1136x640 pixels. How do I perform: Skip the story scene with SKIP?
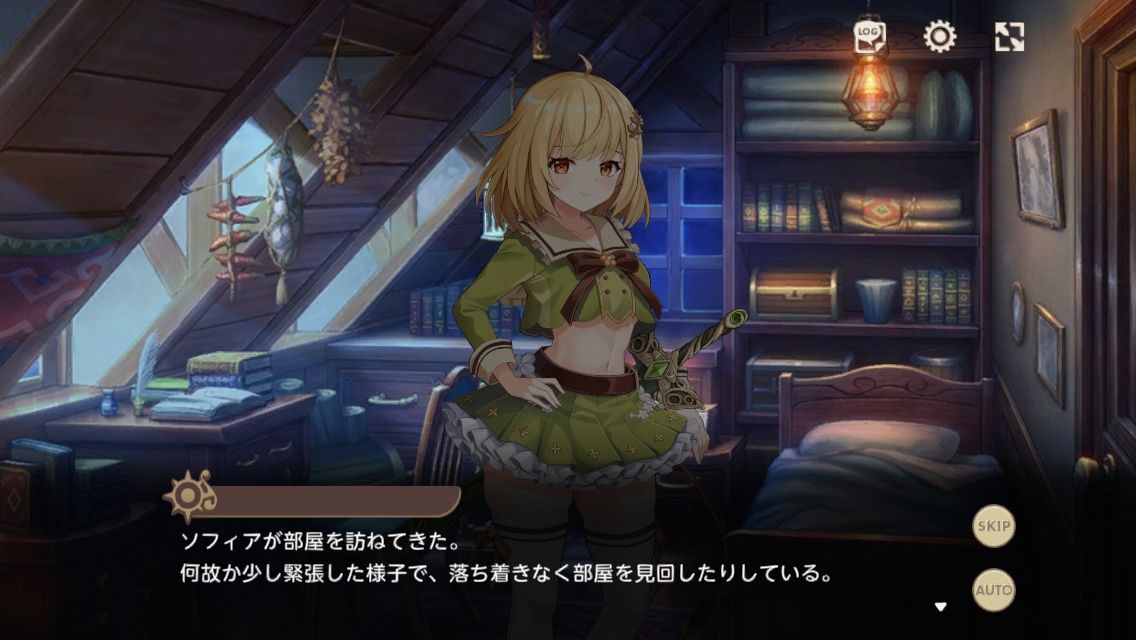[994, 526]
